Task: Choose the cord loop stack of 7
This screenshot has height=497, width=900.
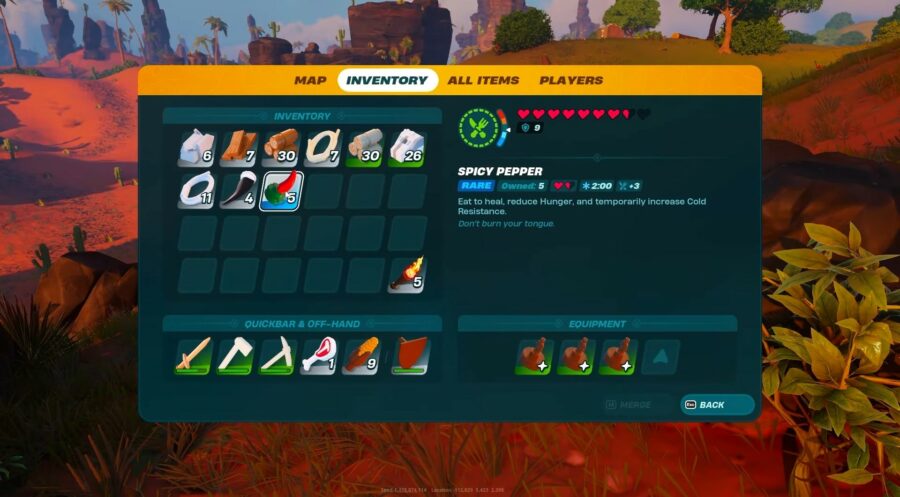Action: point(323,148)
